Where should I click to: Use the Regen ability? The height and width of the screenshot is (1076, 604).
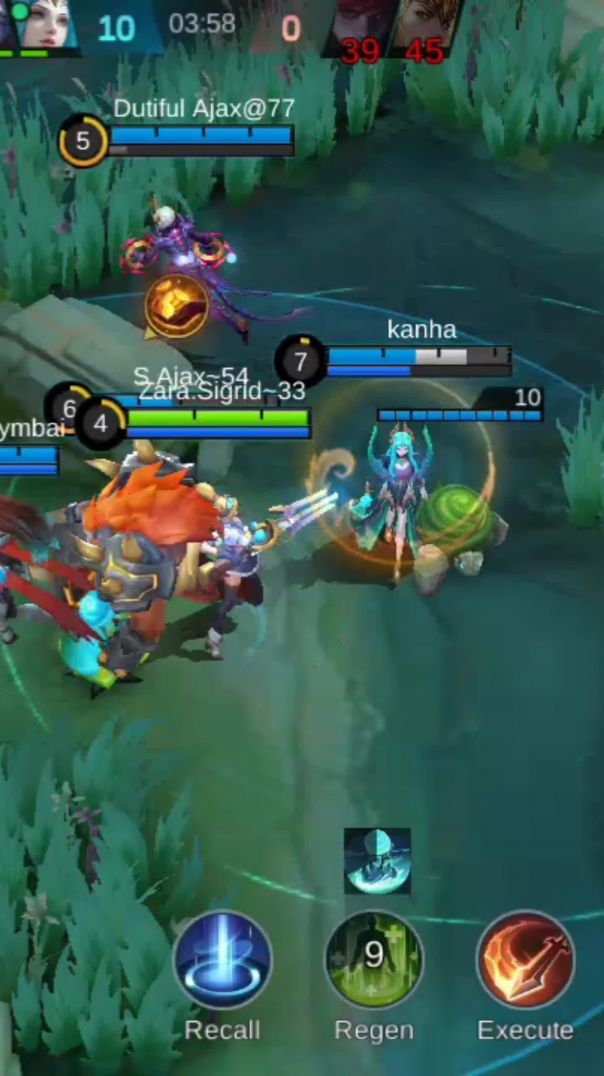pyautogui.click(x=374, y=960)
